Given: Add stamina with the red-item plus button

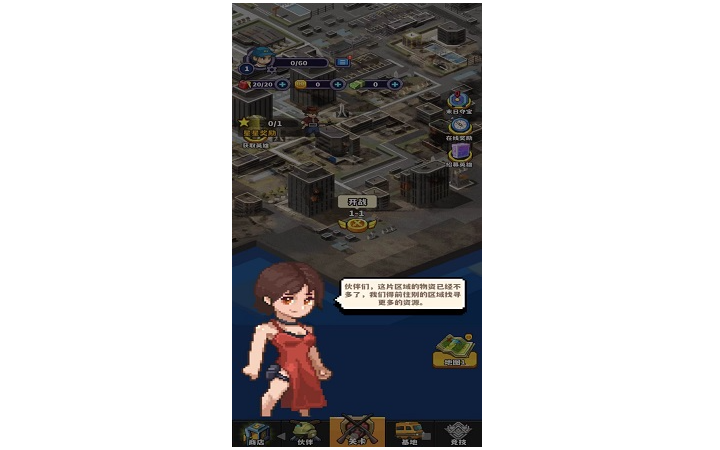Looking at the screenshot, I should click(283, 84).
